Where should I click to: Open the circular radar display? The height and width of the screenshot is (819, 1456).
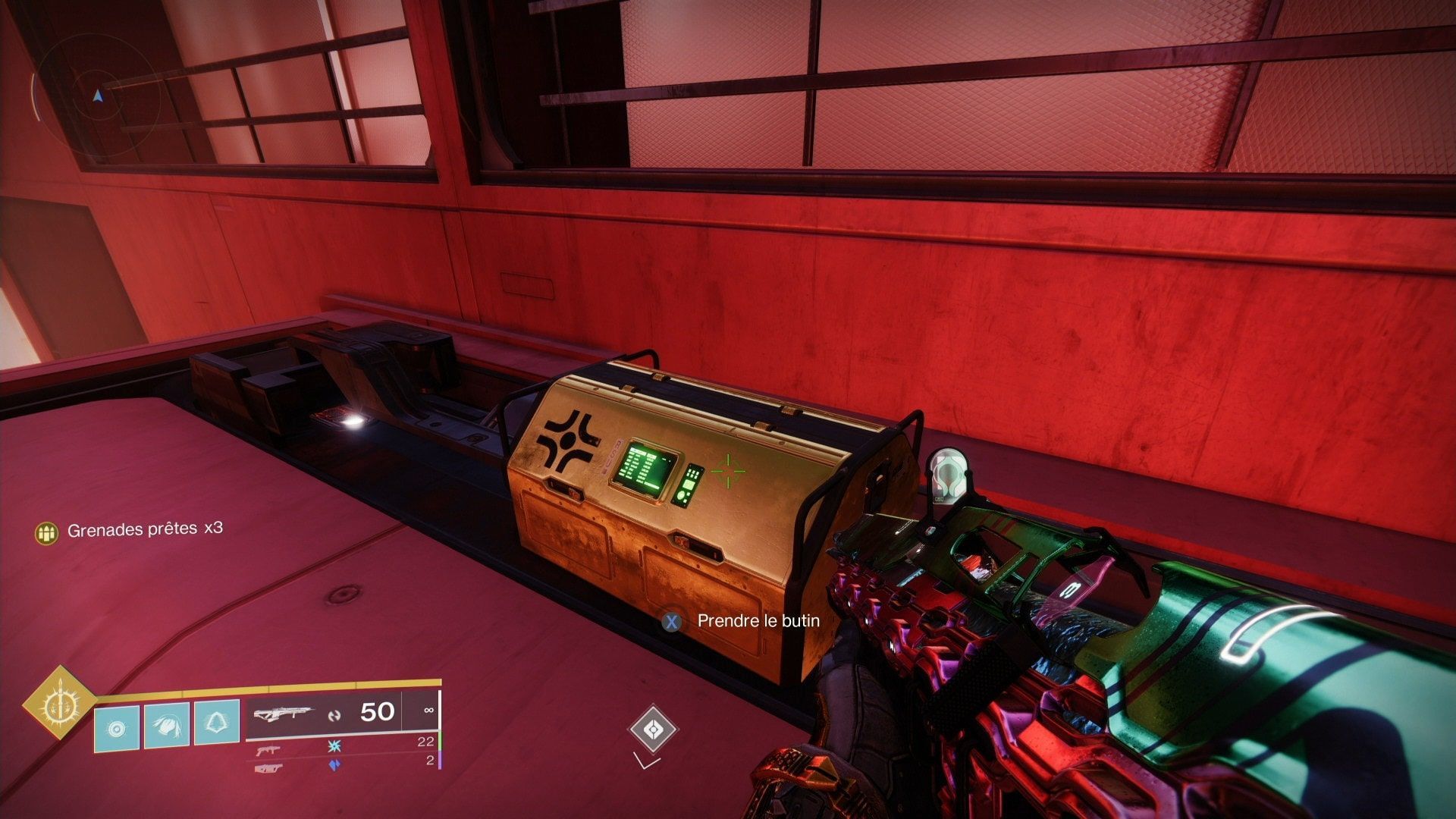click(96, 96)
